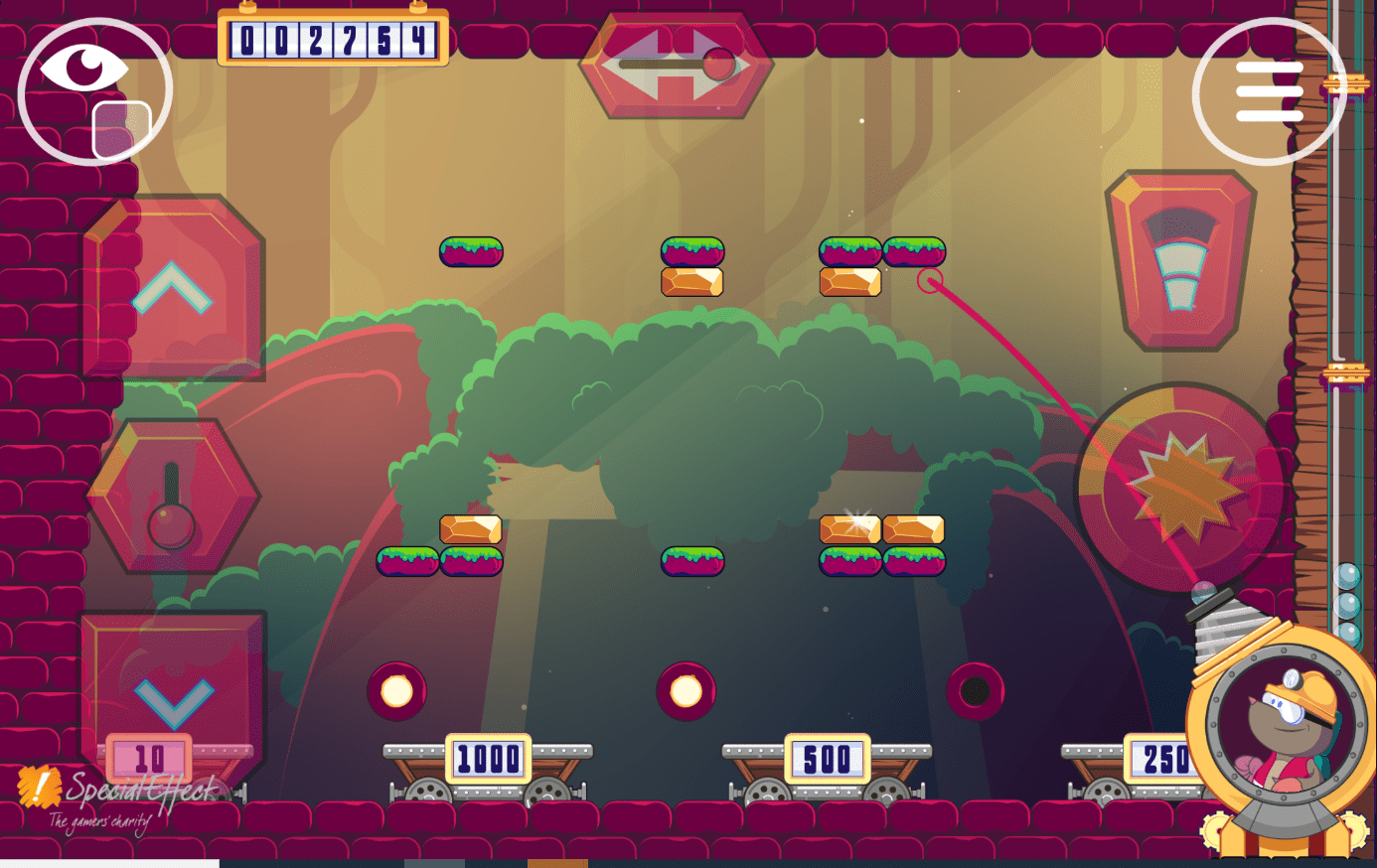1377x868 pixels.
Task: Tap the up arrow aim button
Action: (x=173, y=288)
